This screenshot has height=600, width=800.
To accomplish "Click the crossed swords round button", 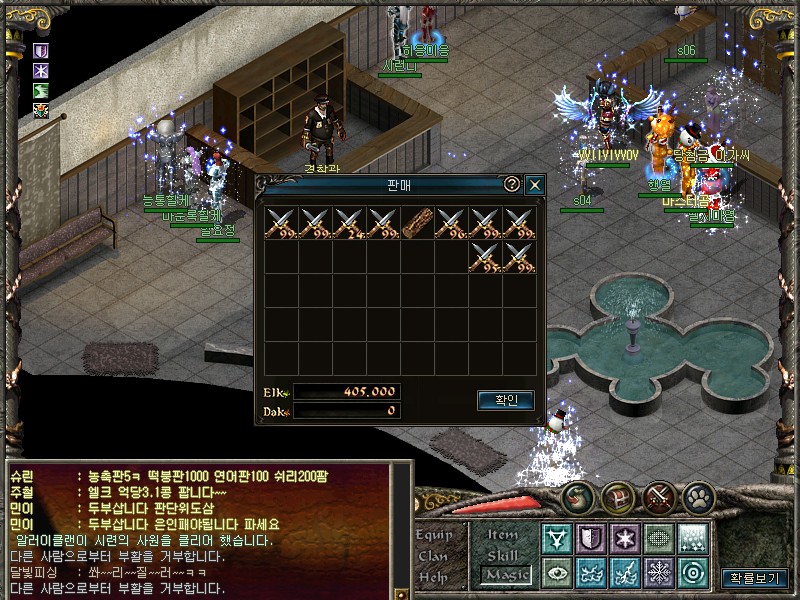I will [x=661, y=497].
